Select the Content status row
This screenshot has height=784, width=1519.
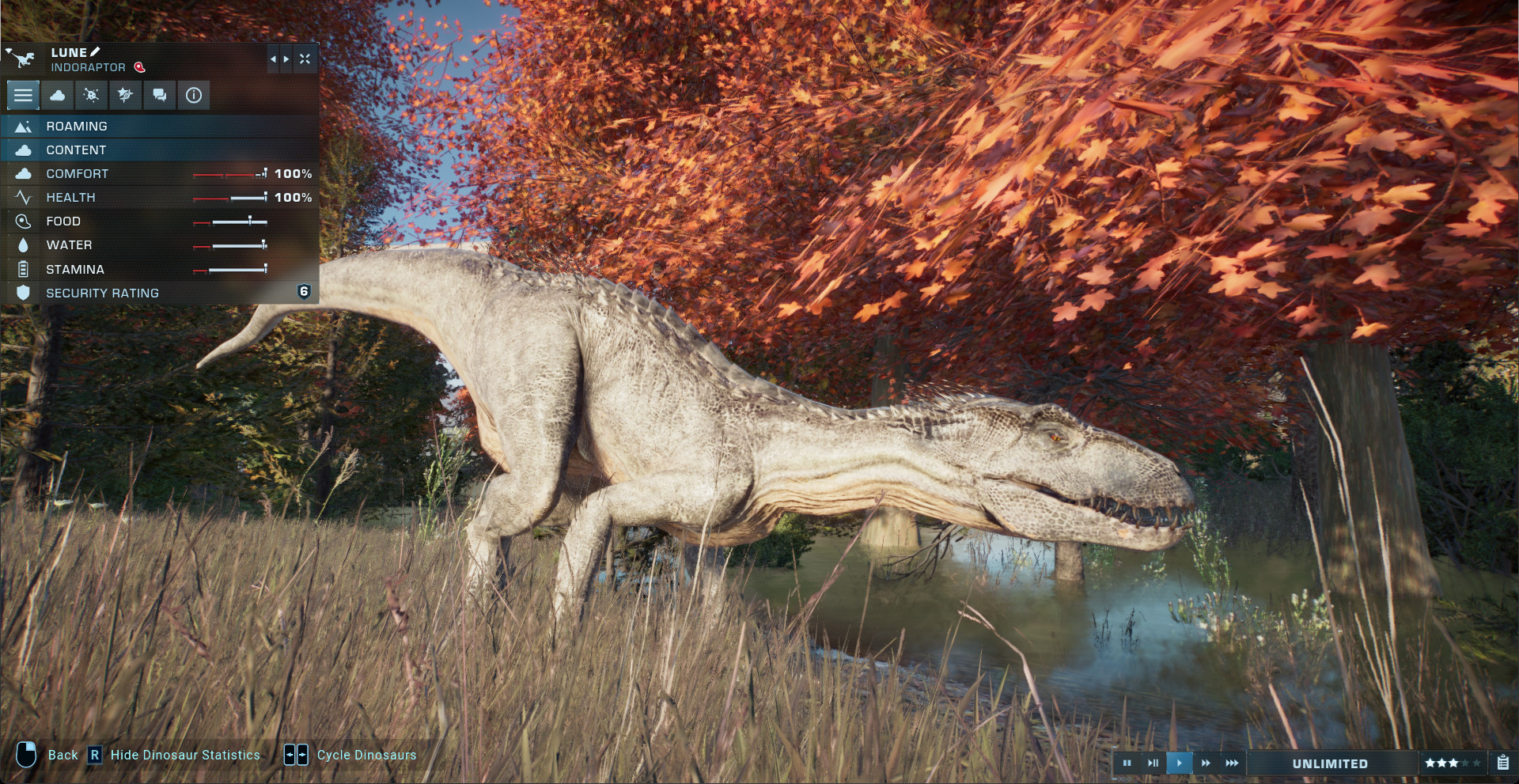coord(158,150)
